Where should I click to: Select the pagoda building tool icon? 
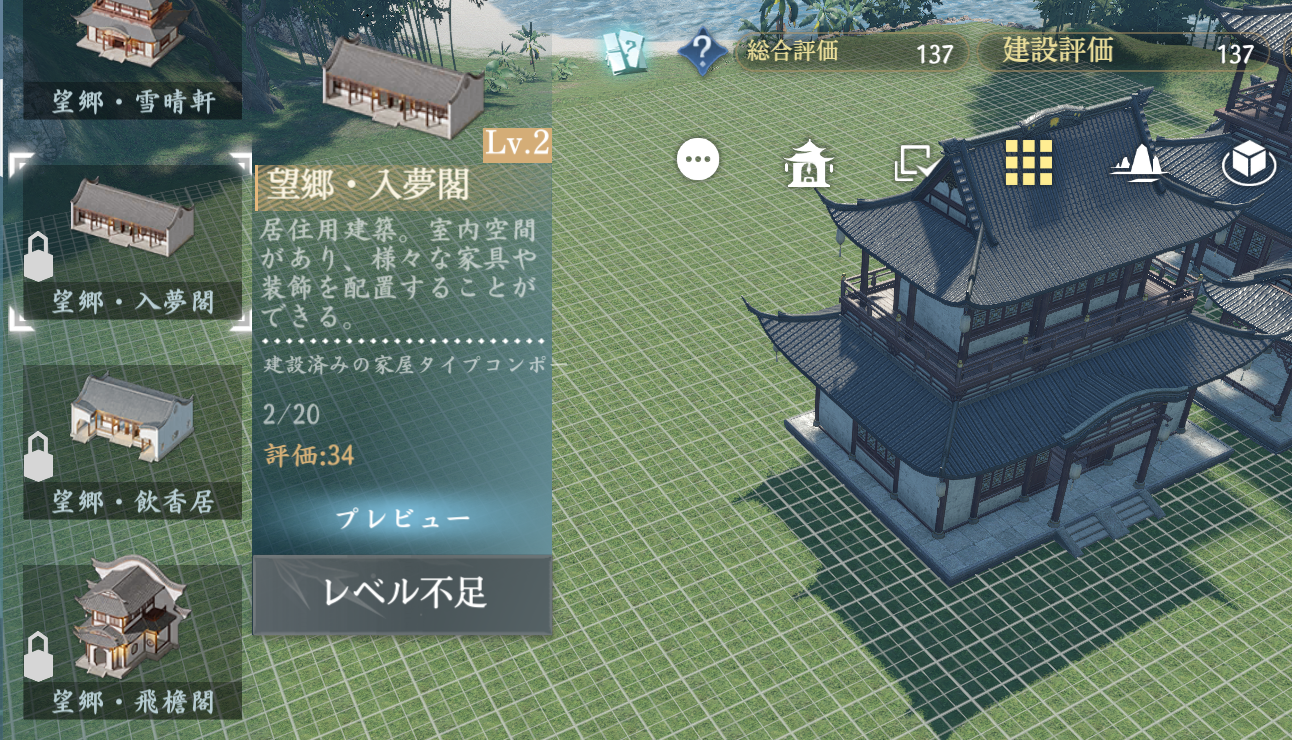click(810, 165)
